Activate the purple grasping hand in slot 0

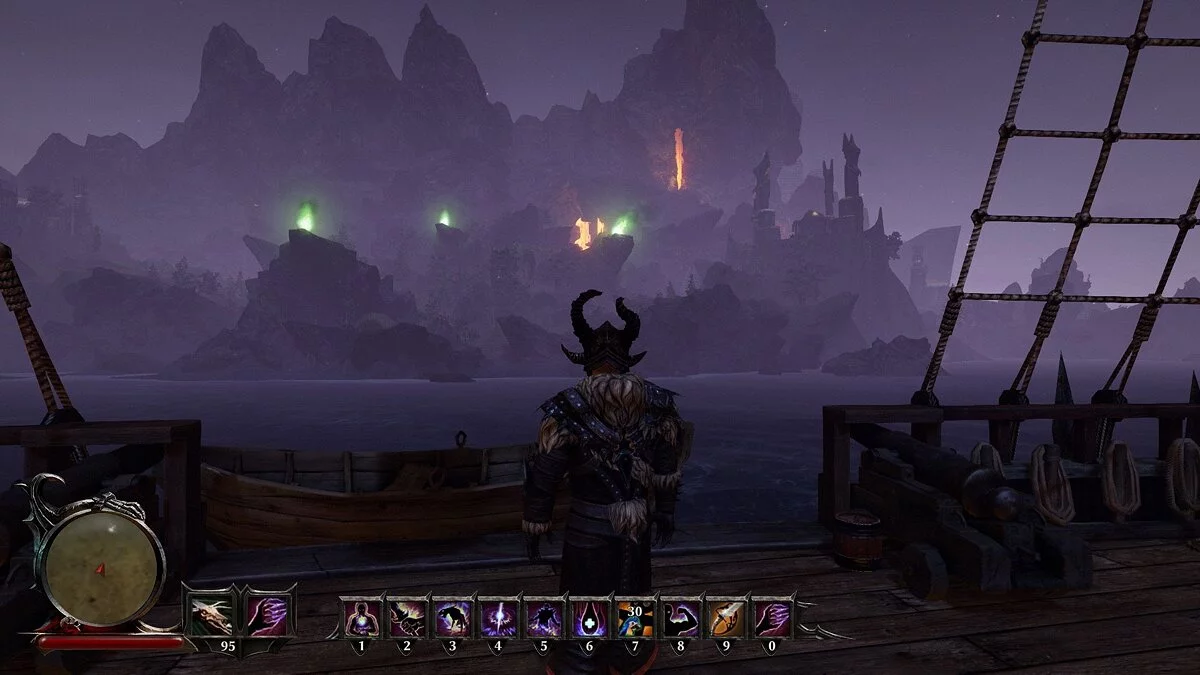pyautogui.click(x=772, y=619)
